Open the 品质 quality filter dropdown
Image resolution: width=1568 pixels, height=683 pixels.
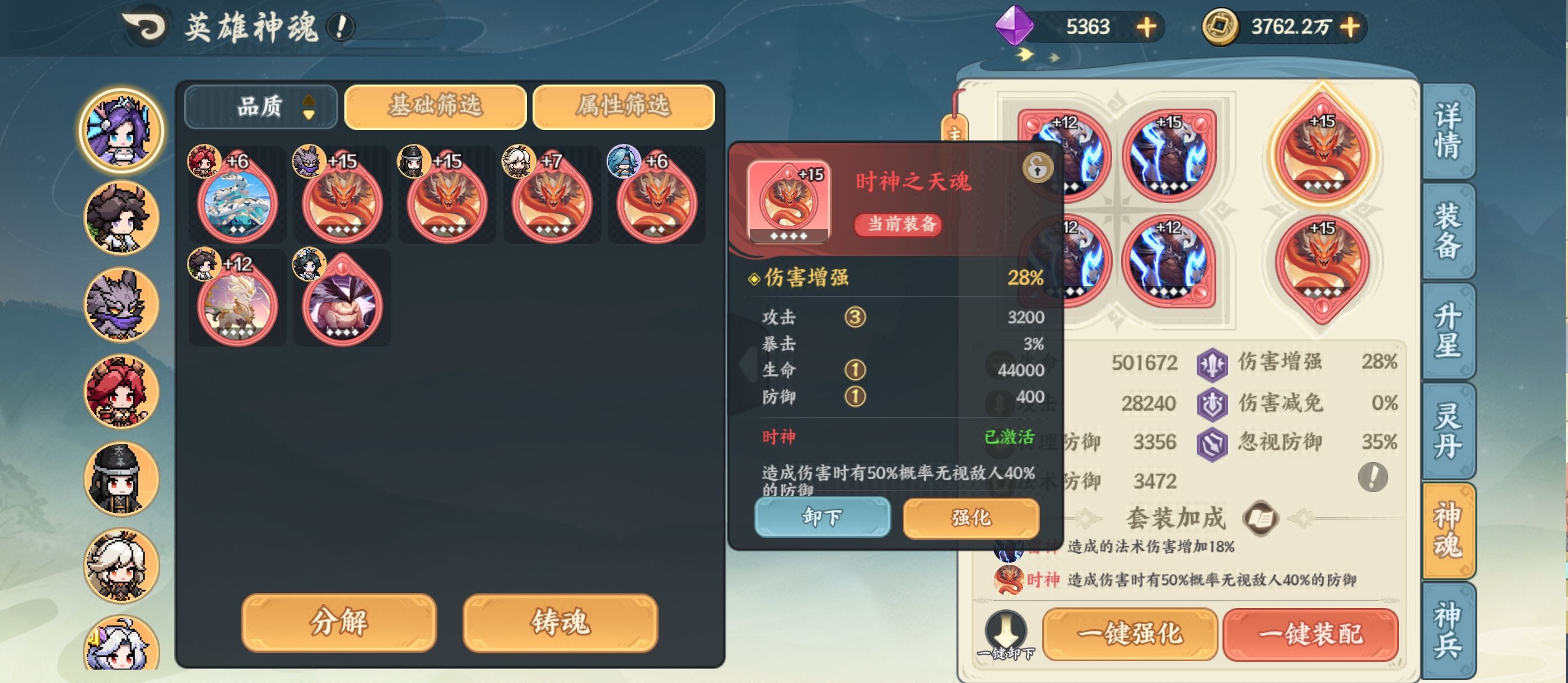(x=260, y=106)
